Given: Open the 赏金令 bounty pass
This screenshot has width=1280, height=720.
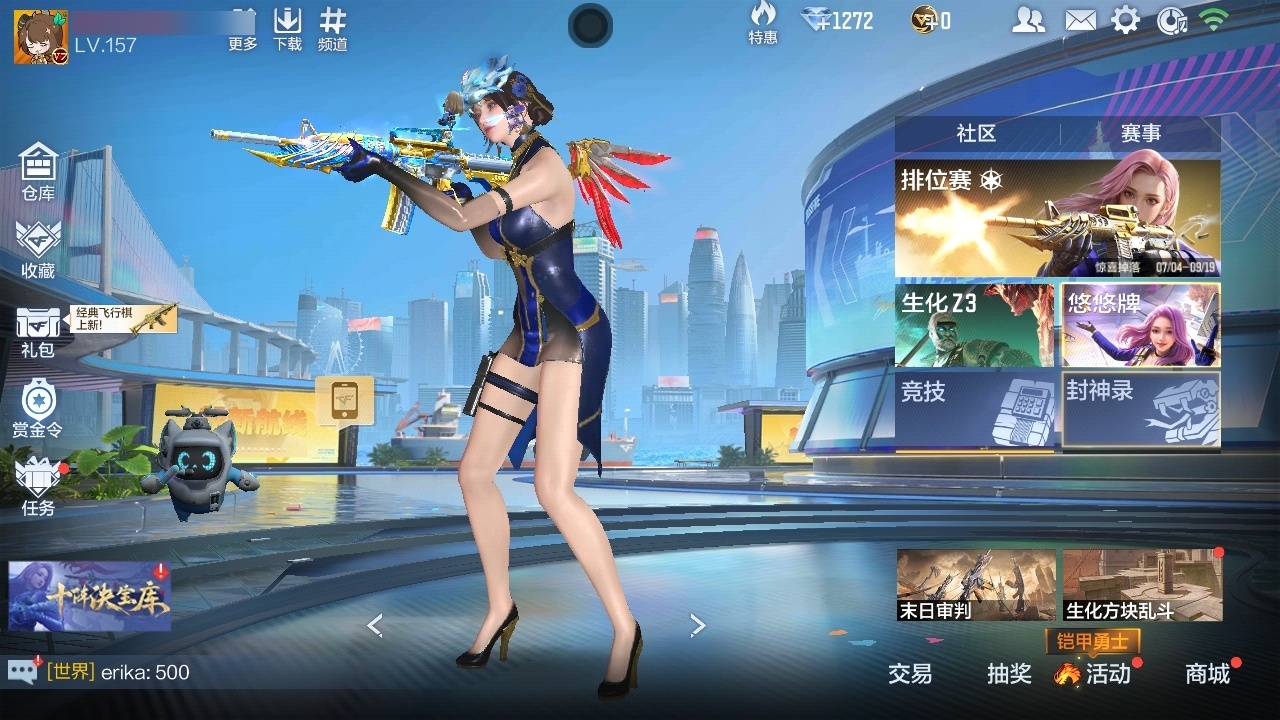Looking at the screenshot, I should tap(38, 408).
